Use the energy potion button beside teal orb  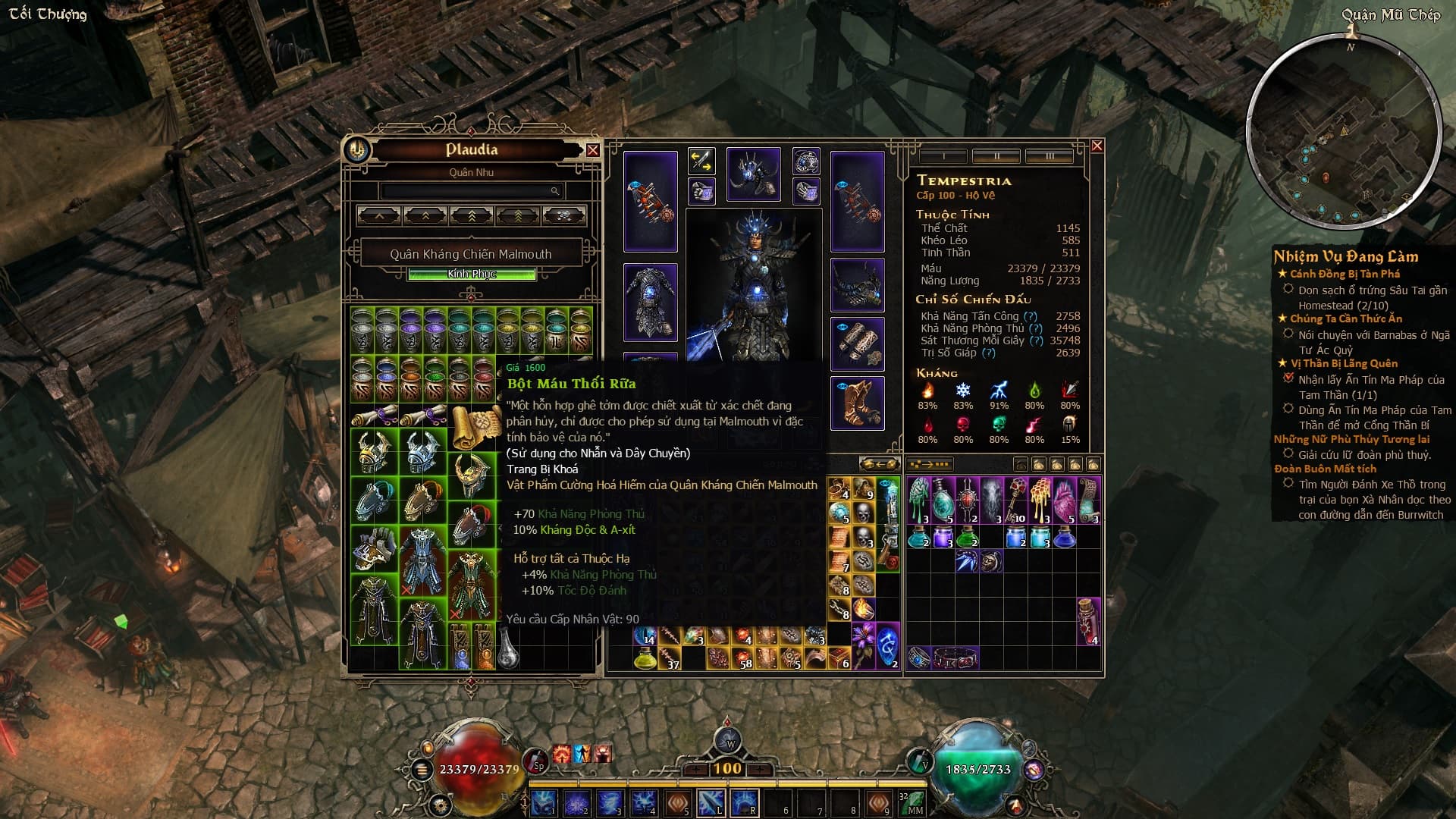pos(920,761)
